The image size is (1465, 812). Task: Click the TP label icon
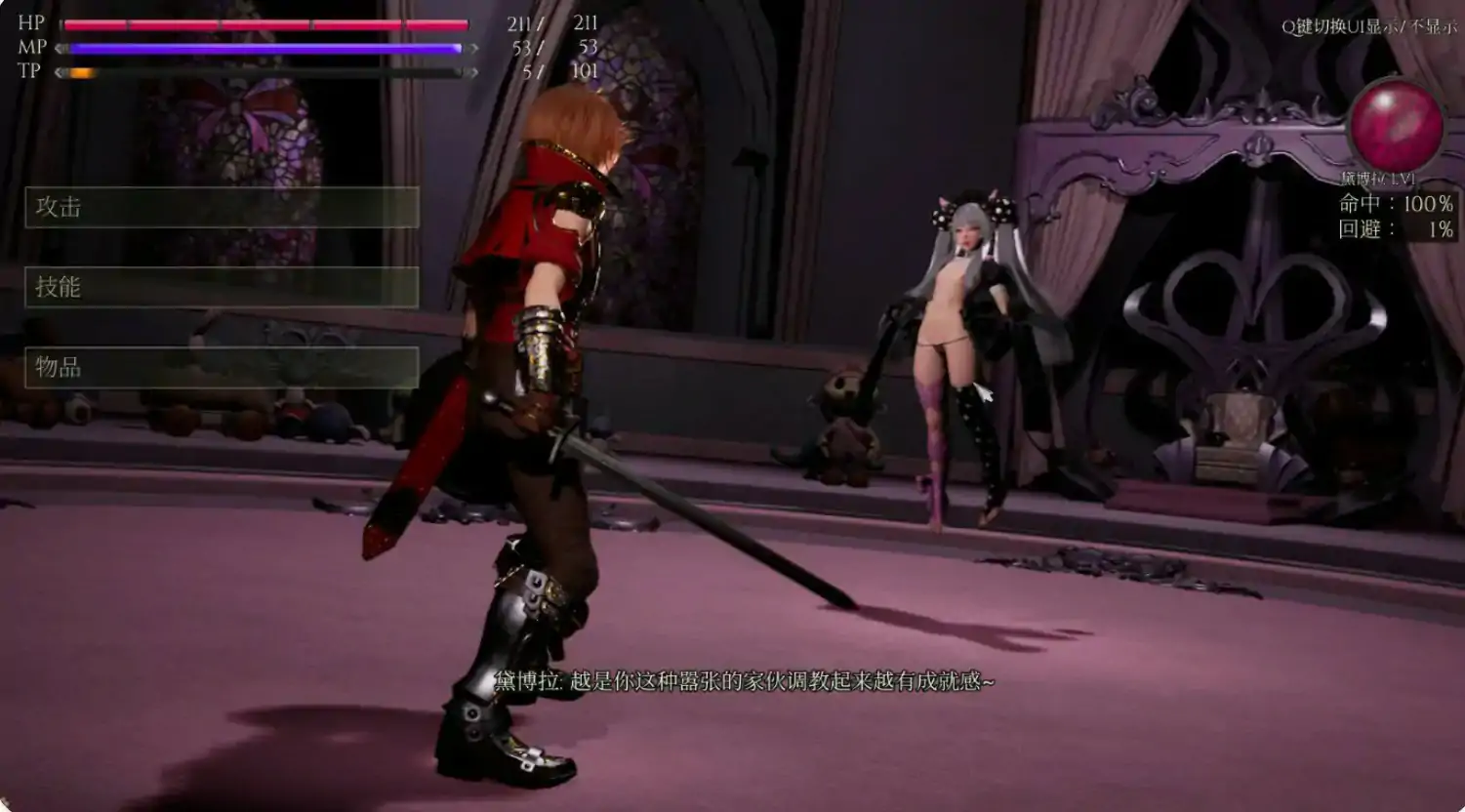click(31, 71)
